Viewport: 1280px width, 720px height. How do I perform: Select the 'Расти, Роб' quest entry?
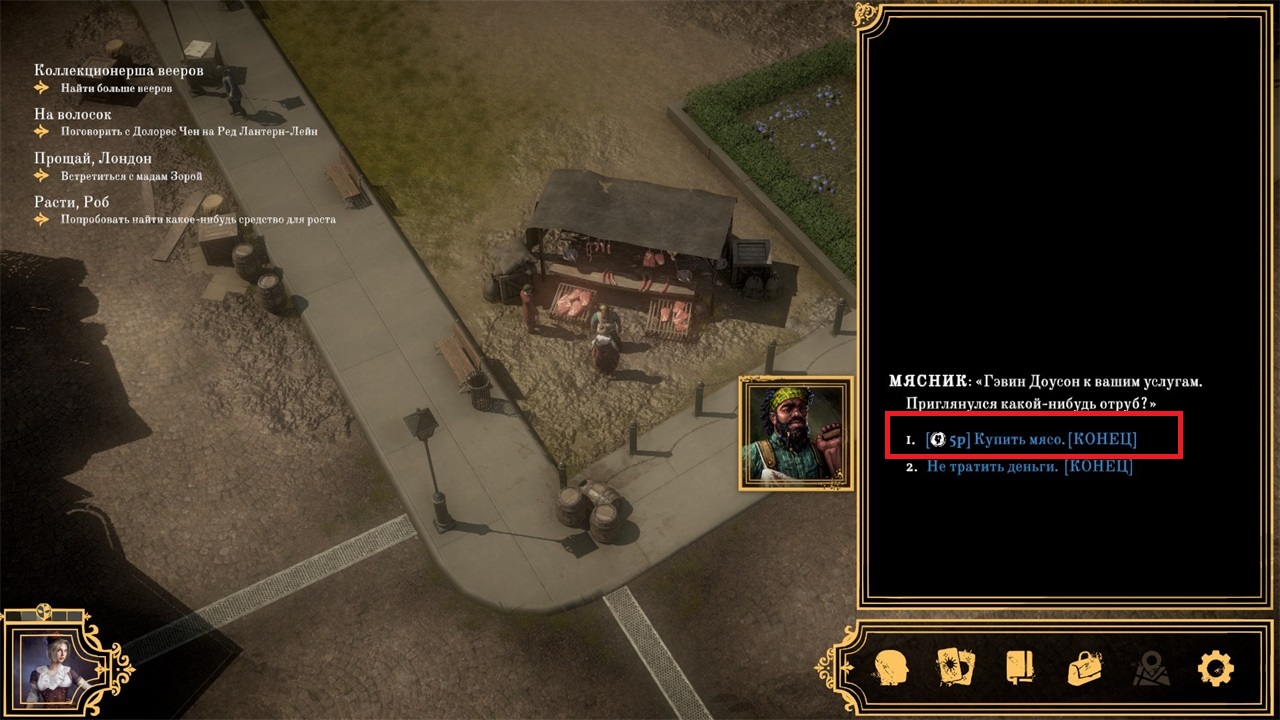(x=72, y=202)
